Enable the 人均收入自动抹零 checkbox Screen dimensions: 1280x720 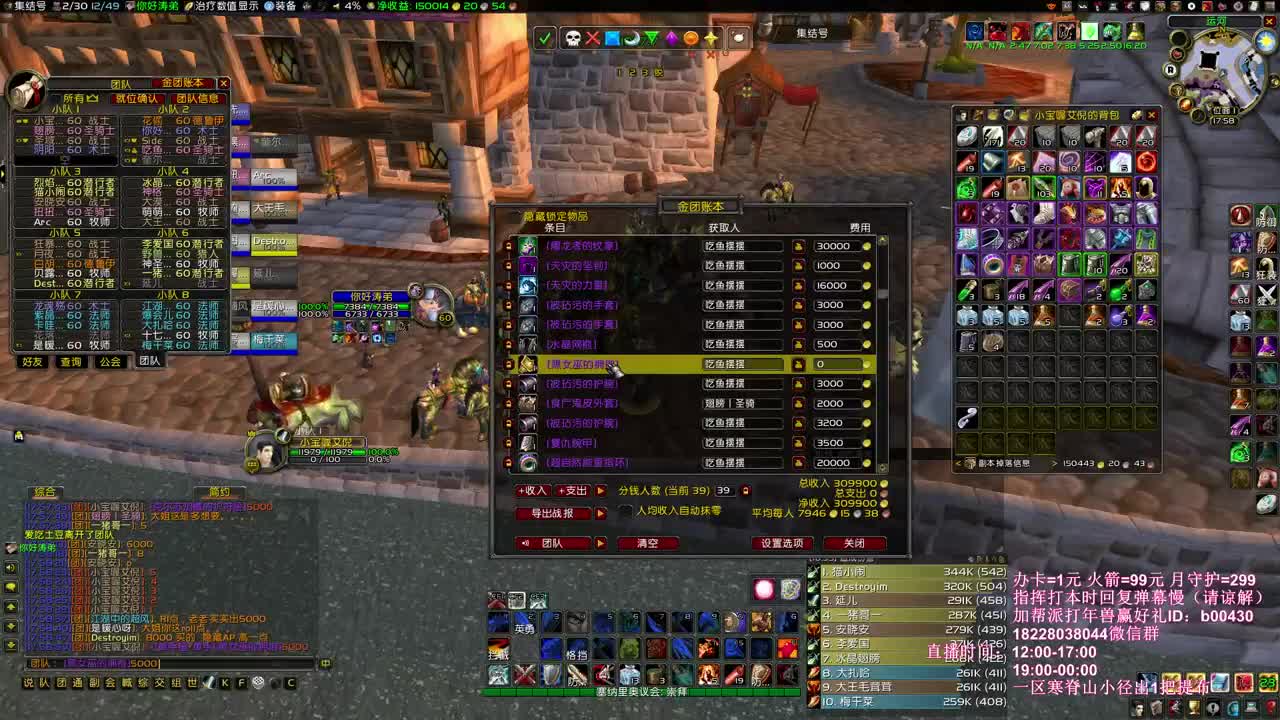coord(623,509)
